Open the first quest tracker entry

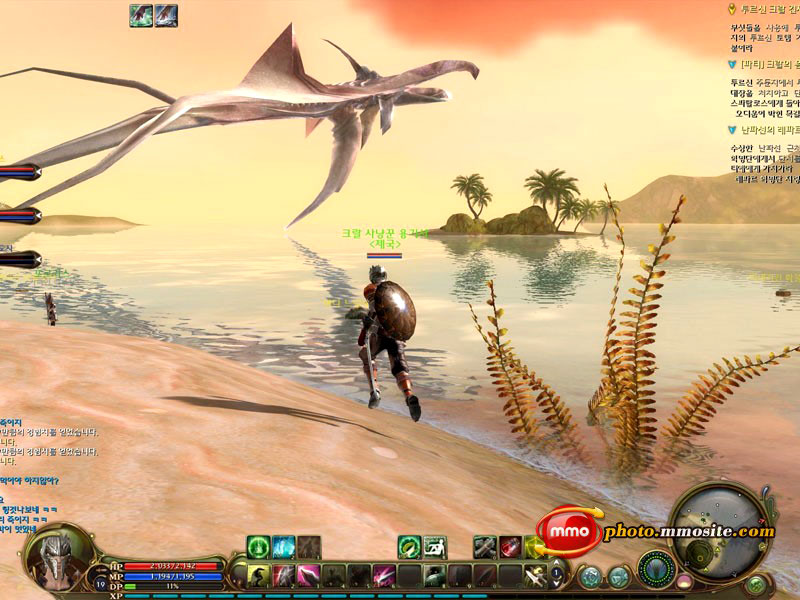pyautogui.click(x=765, y=8)
